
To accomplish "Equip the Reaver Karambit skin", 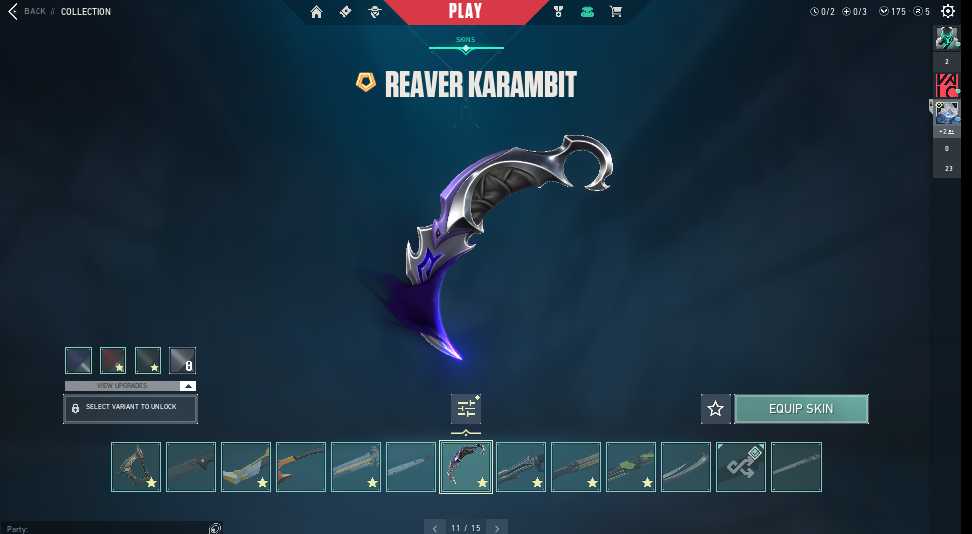I will [801, 408].
